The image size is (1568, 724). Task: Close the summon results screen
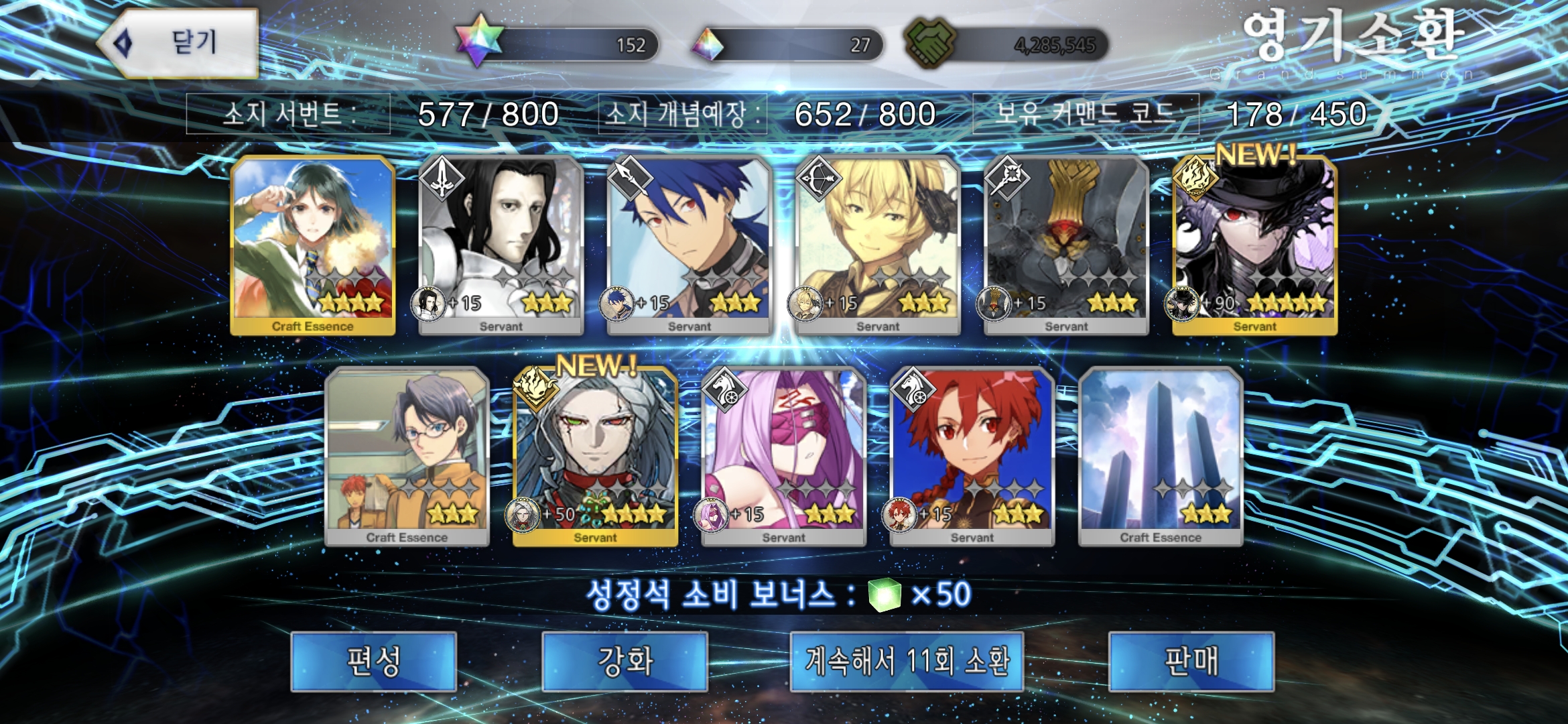click(180, 44)
